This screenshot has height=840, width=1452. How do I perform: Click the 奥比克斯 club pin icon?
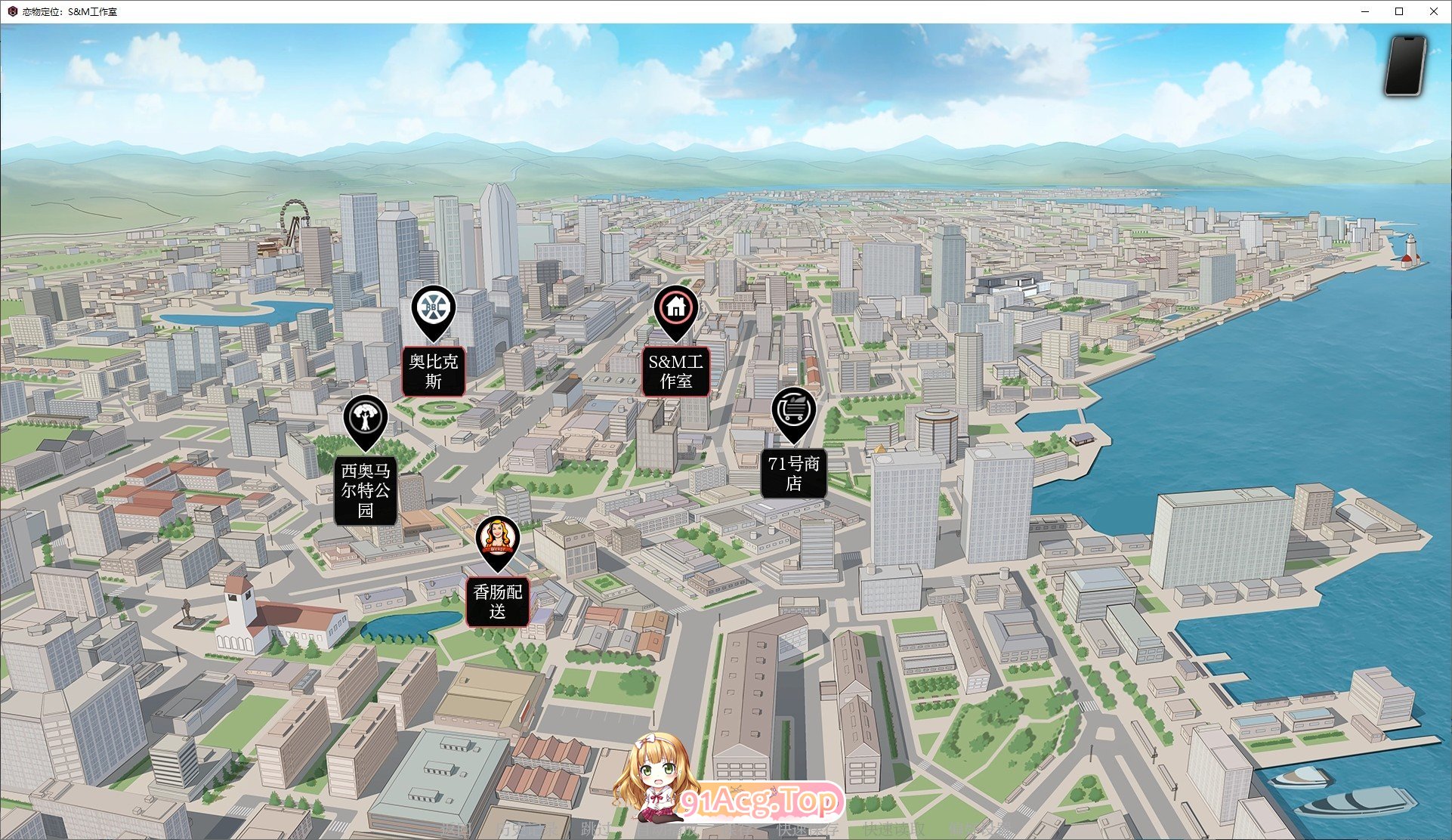[x=432, y=307]
